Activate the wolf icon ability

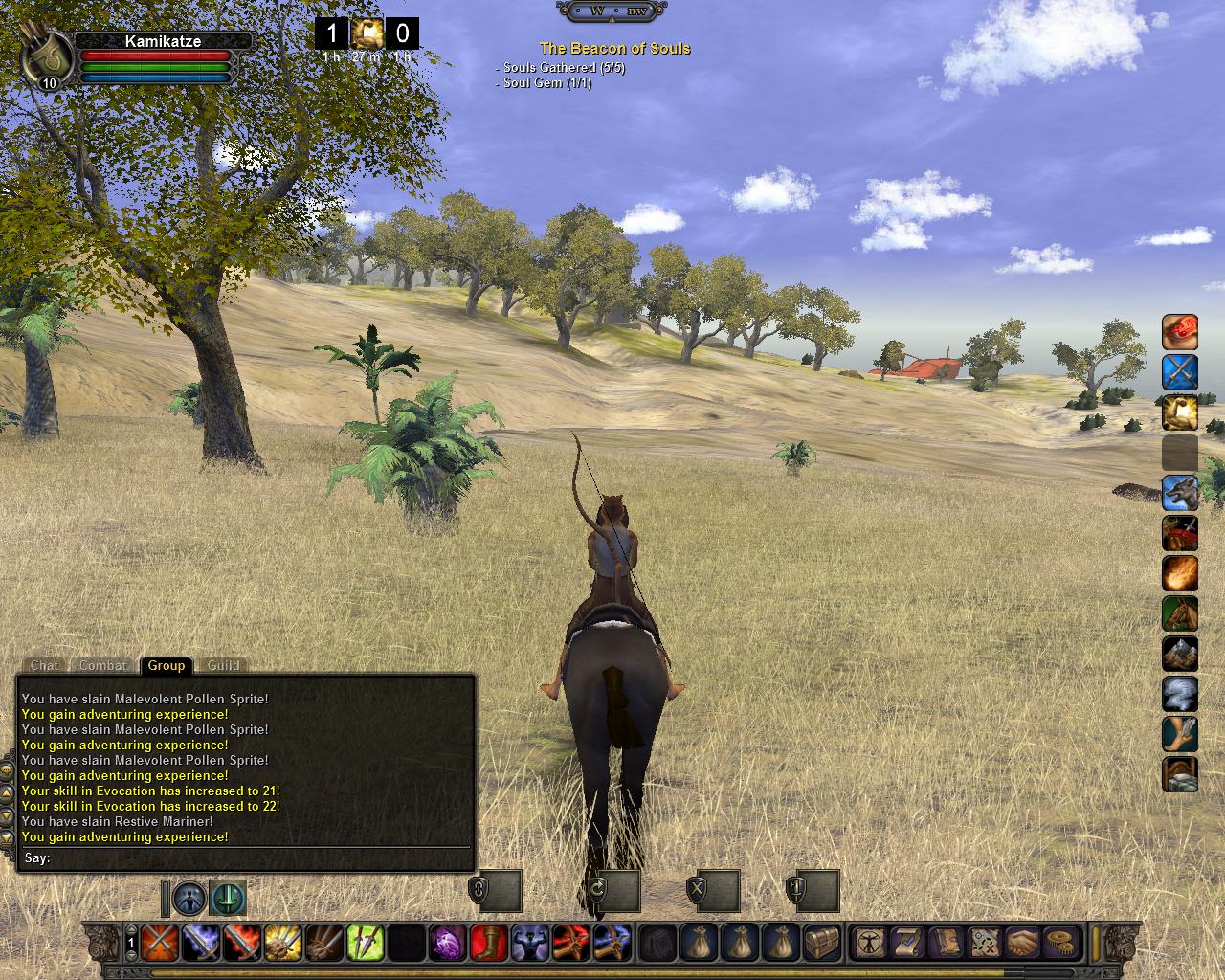click(x=1180, y=493)
